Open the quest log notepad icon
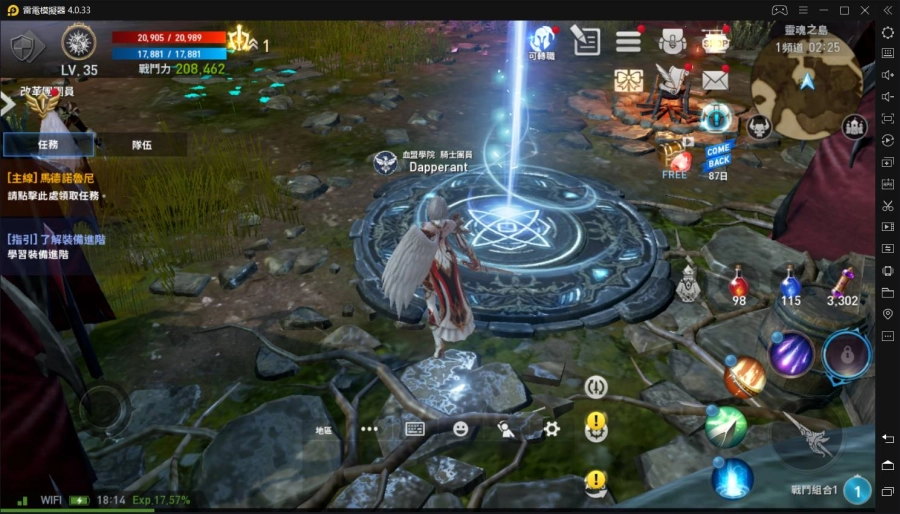This screenshot has width=900, height=514. click(x=585, y=41)
